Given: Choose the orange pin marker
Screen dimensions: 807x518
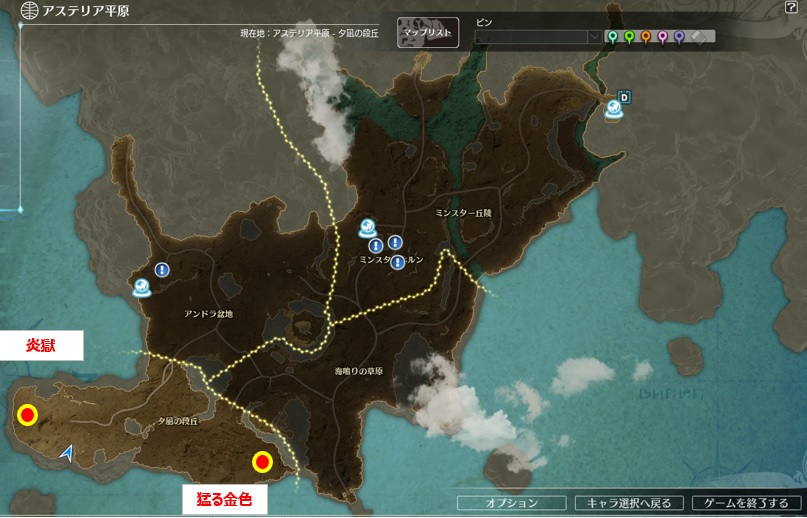Looking at the screenshot, I should point(646,37).
